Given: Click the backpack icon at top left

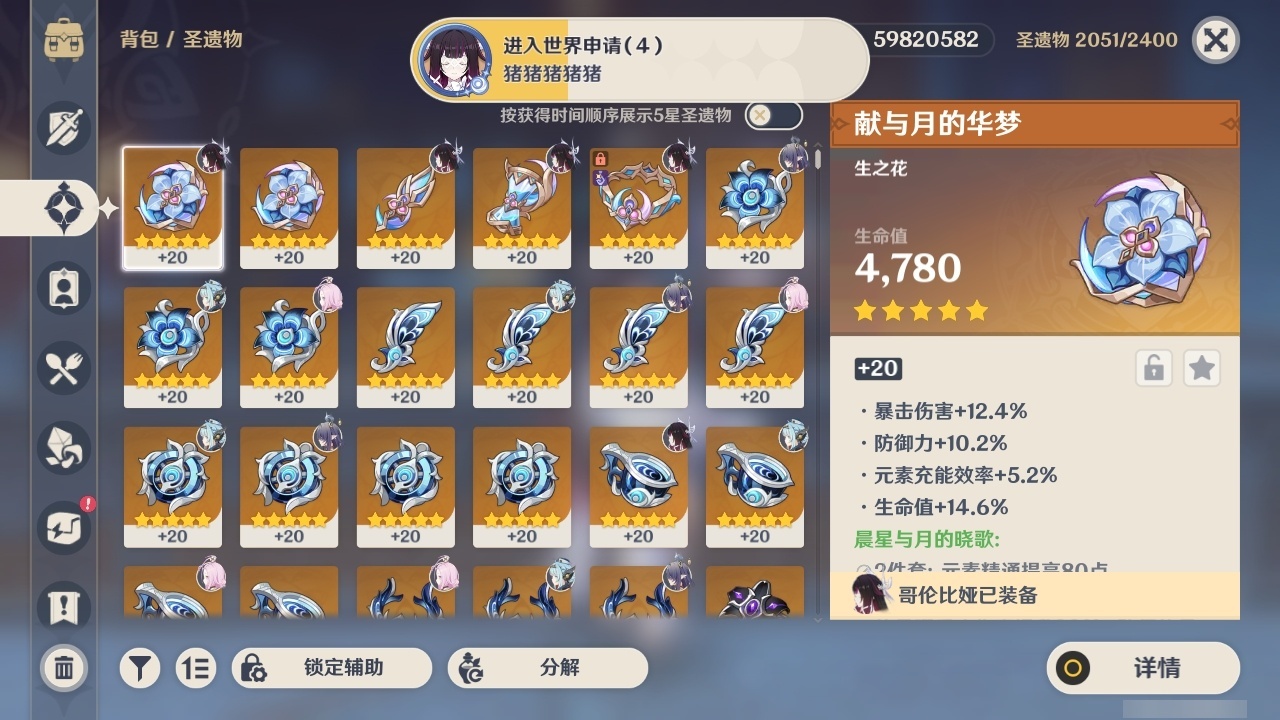Looking at the screenshot, I should pos(65,40).
